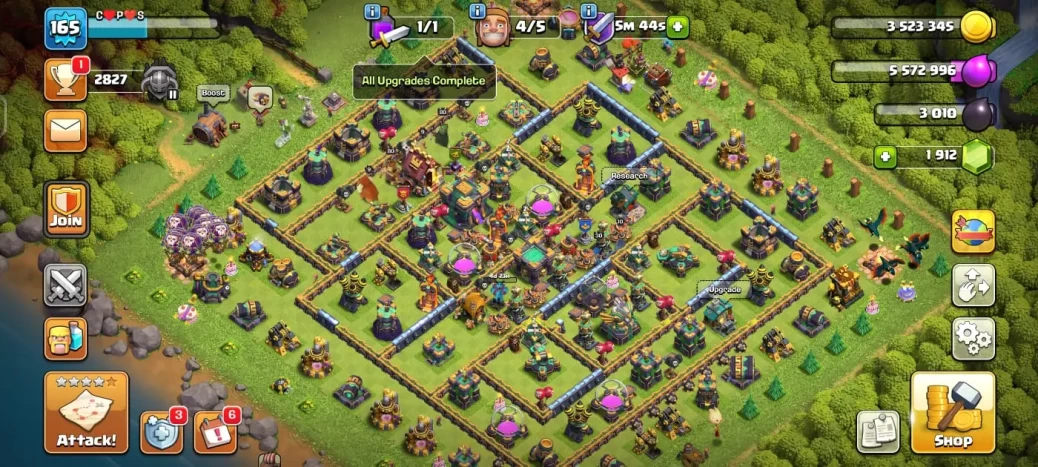Open the Shop
Image resolution: width=1038 pixels, height=467 pixels.
click(x=952, y=412)
